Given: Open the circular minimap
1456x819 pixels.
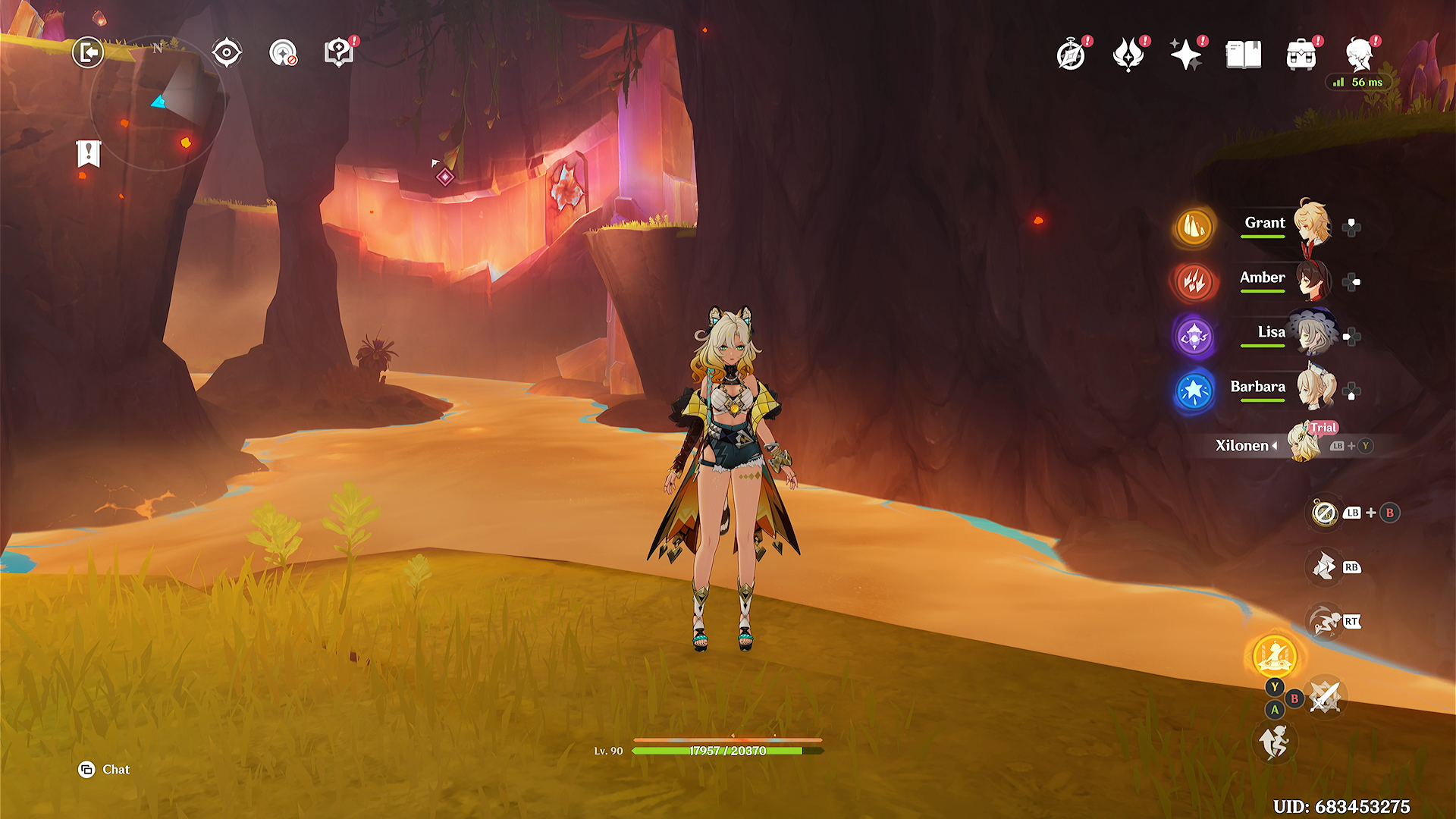Looking at the screenshot, I should click(157, 103).
